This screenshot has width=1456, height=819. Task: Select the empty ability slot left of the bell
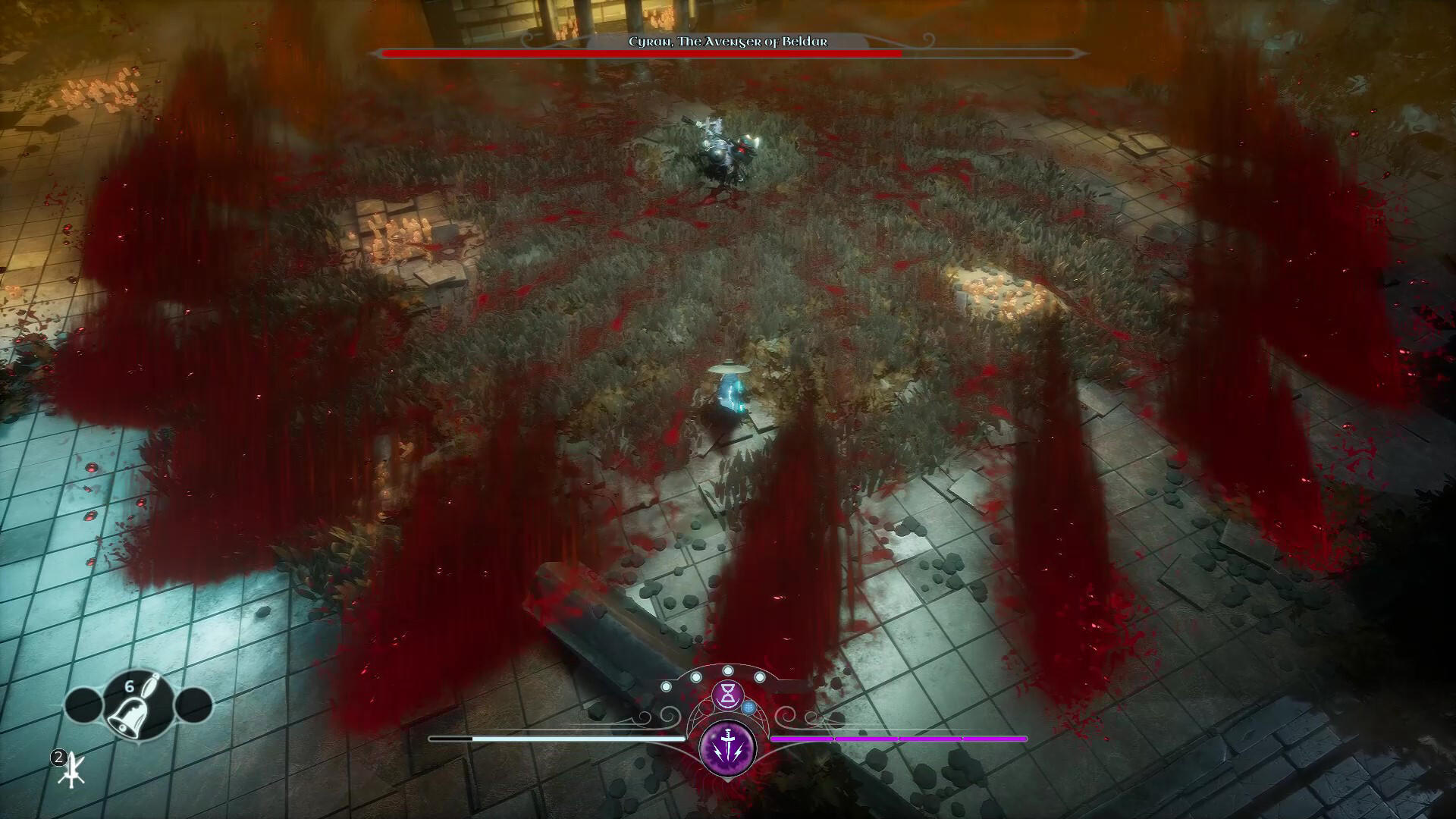pos(85,704)
